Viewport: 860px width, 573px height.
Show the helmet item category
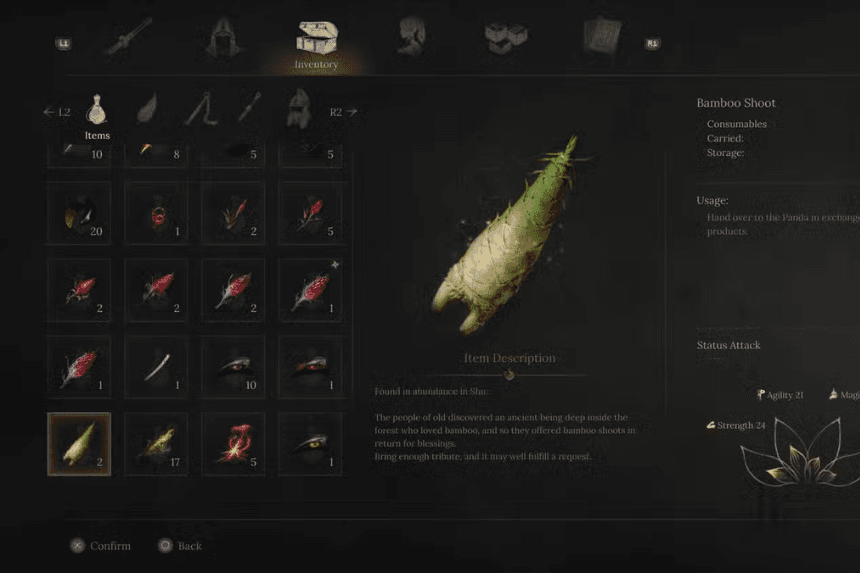pyautogui.click(x=298, y=110)
